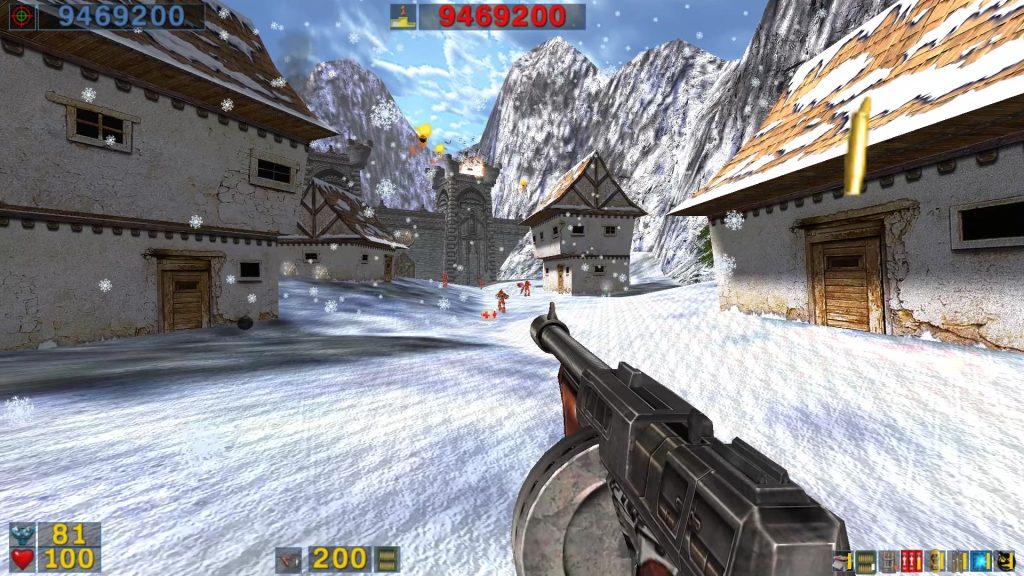Select the grey sniper rounds ammo icon
1024x576 pixels.
click(958, 561)
